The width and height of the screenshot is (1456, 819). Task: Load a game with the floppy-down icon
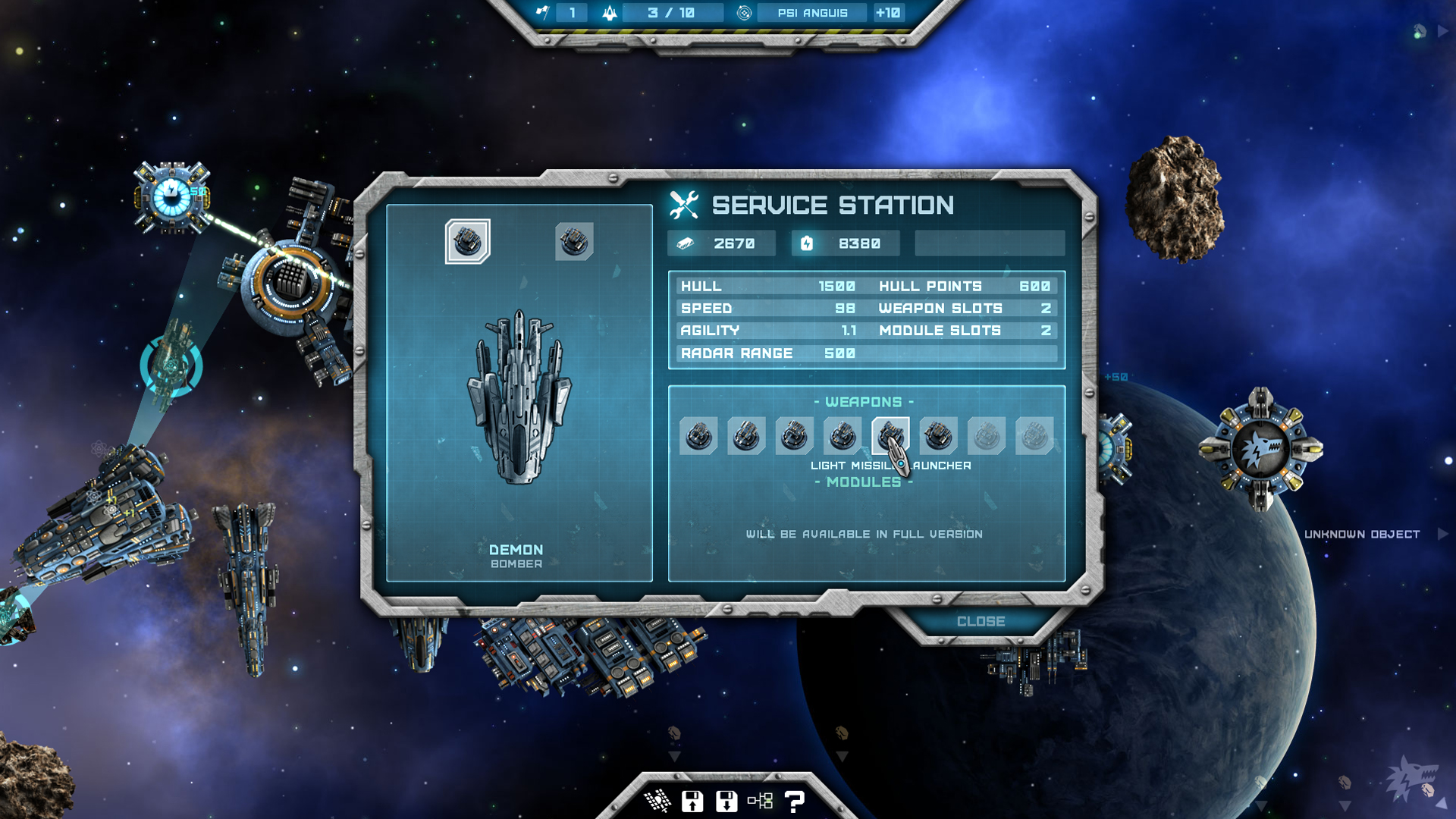point(726,800)
